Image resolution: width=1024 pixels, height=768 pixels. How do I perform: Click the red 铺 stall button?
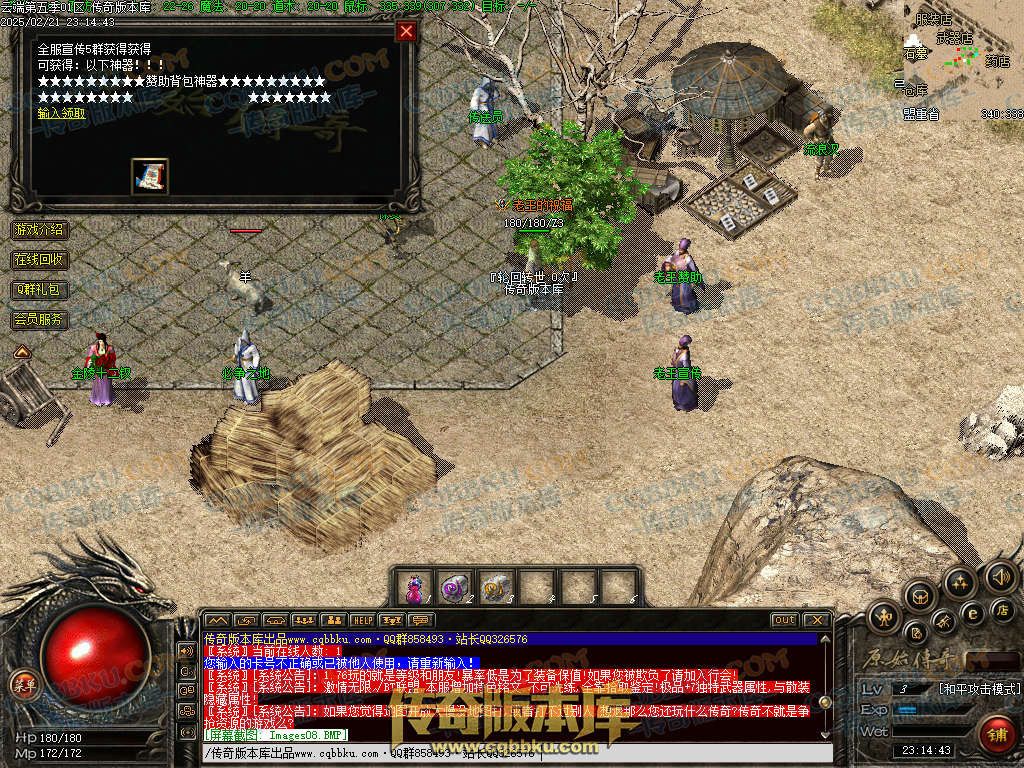click(x=996, y=734)
